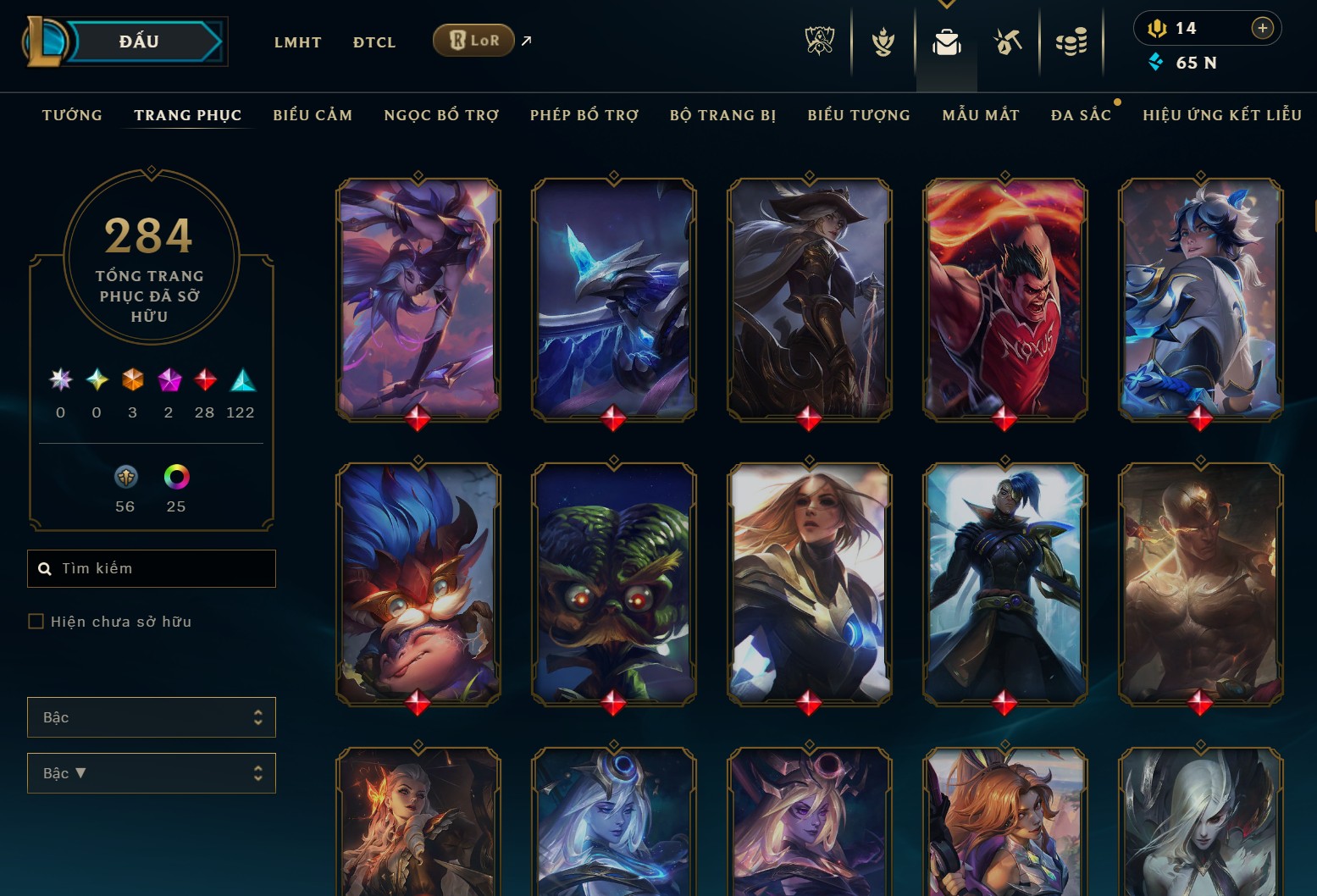
Task: Click the plus button to buy RP
Action: click(x=1263, y=28)
